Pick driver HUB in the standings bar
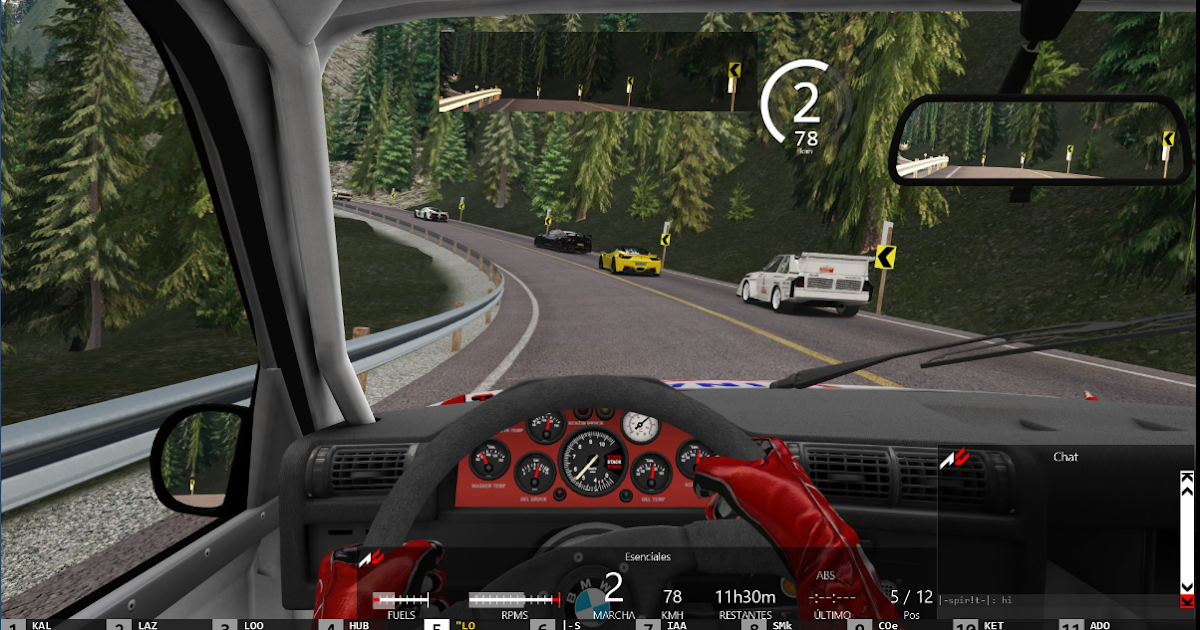1200x630 pixels. [359, 625]
